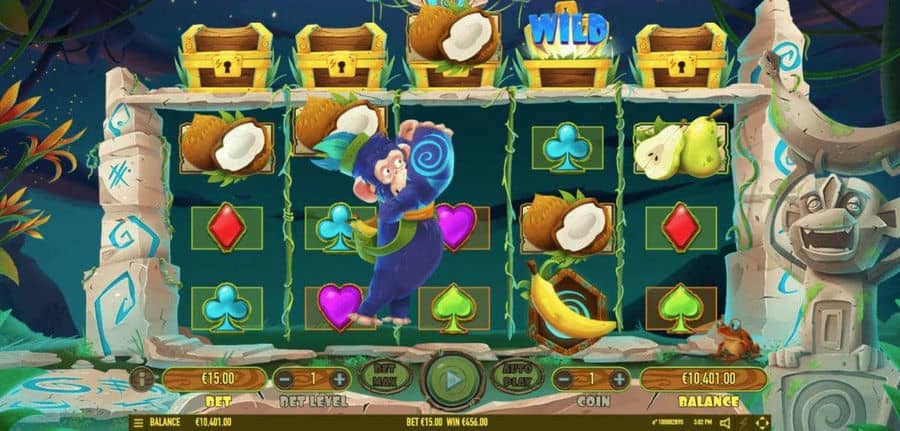This screenshot has width=900, height=431.
Task: Toggle the lightning bolt quick spin icon
Action: coord(743,423)
